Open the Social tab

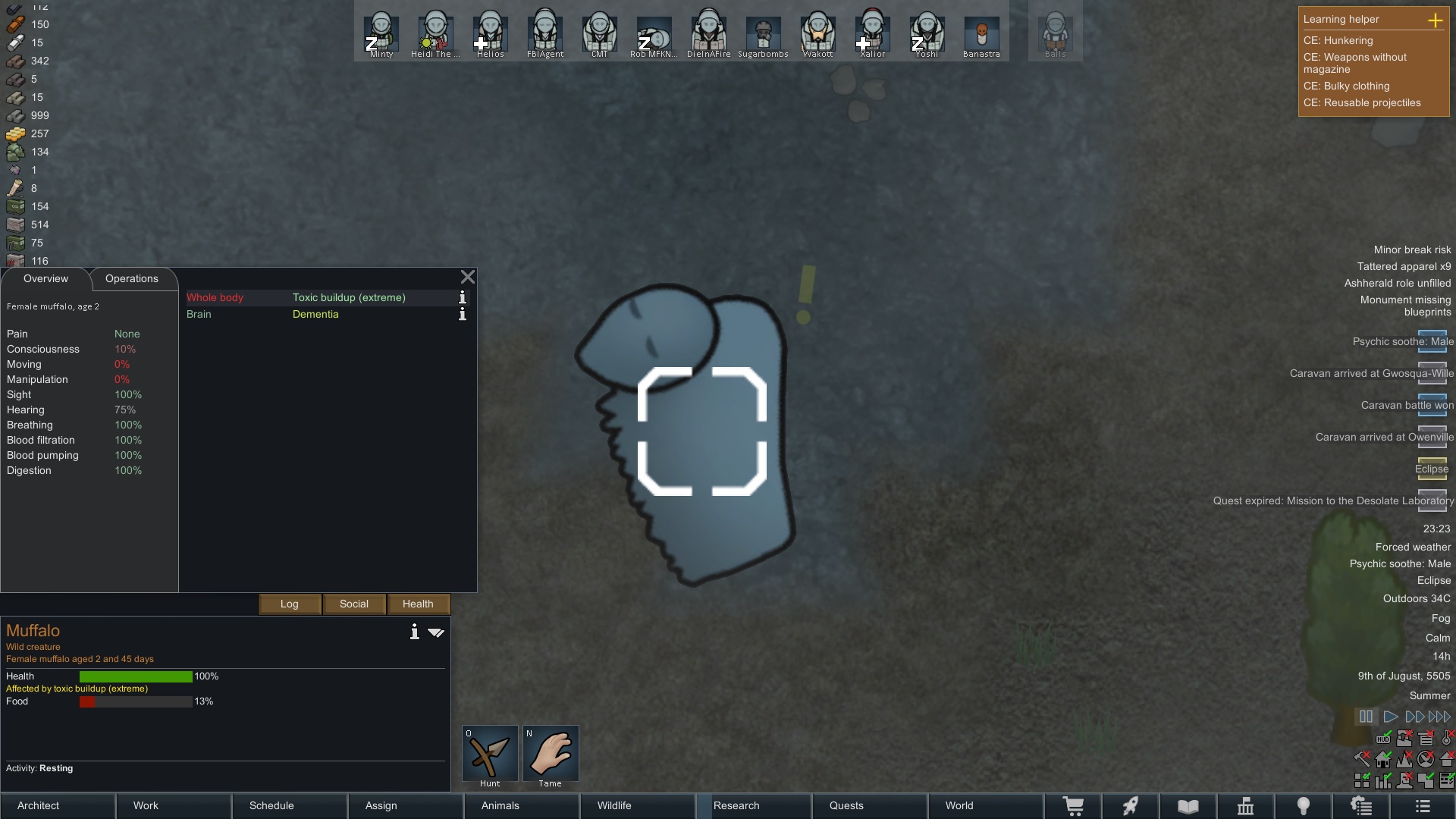click(354, 604)
